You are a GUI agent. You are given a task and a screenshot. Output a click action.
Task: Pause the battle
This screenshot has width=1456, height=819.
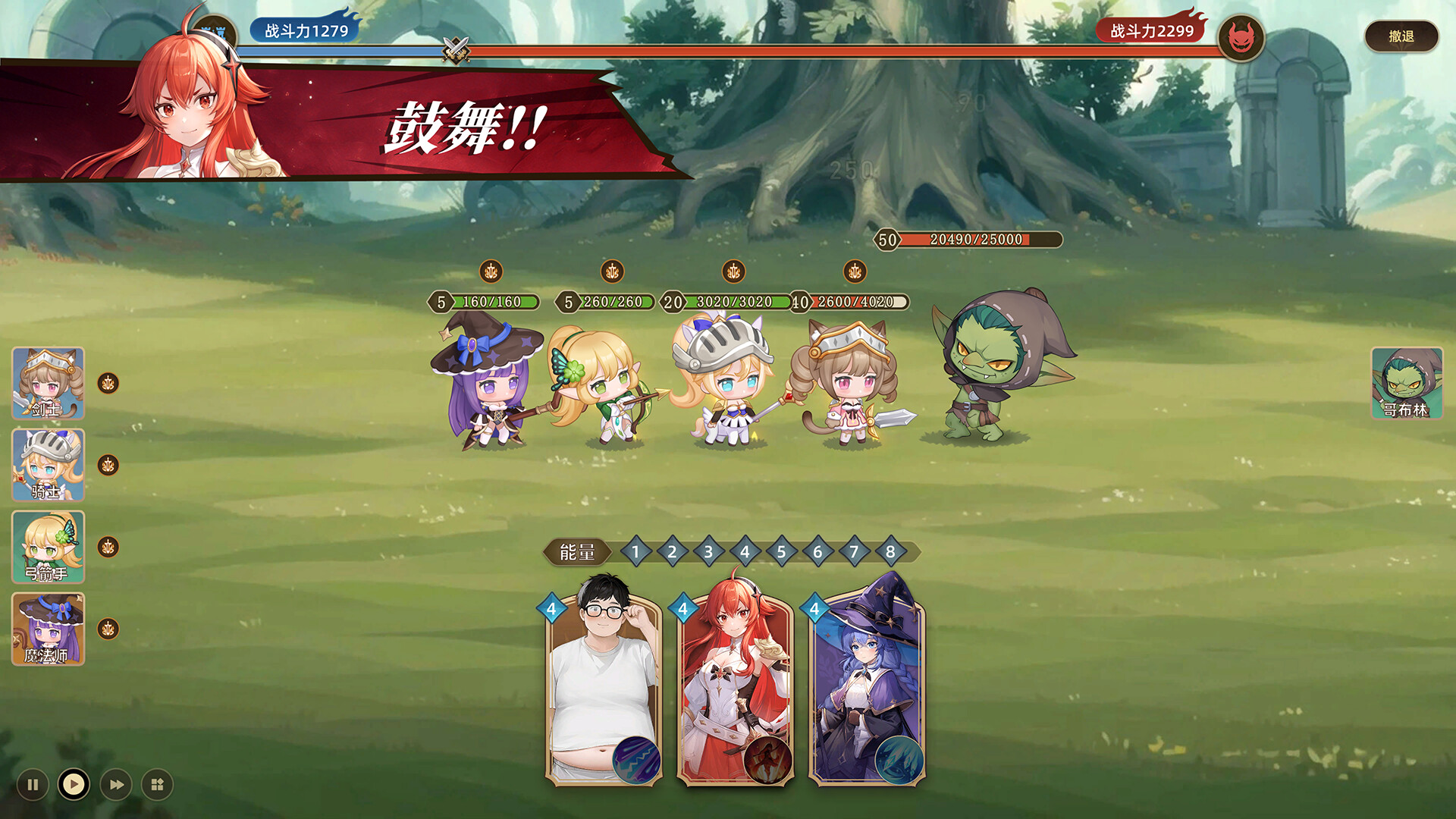(33, 785)
